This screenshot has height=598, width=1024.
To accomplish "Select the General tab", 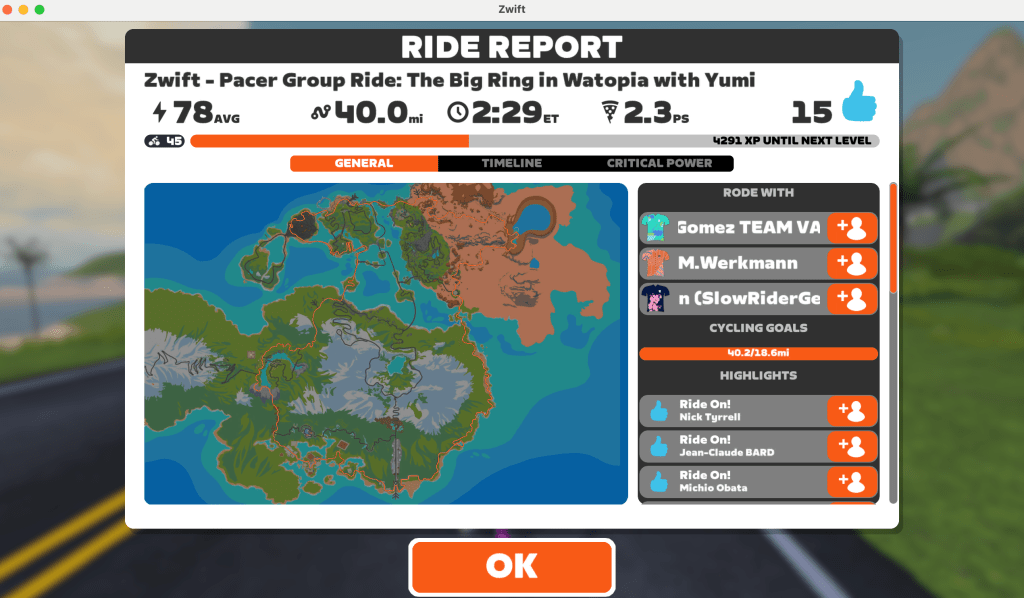I will [x=364, y=163].
